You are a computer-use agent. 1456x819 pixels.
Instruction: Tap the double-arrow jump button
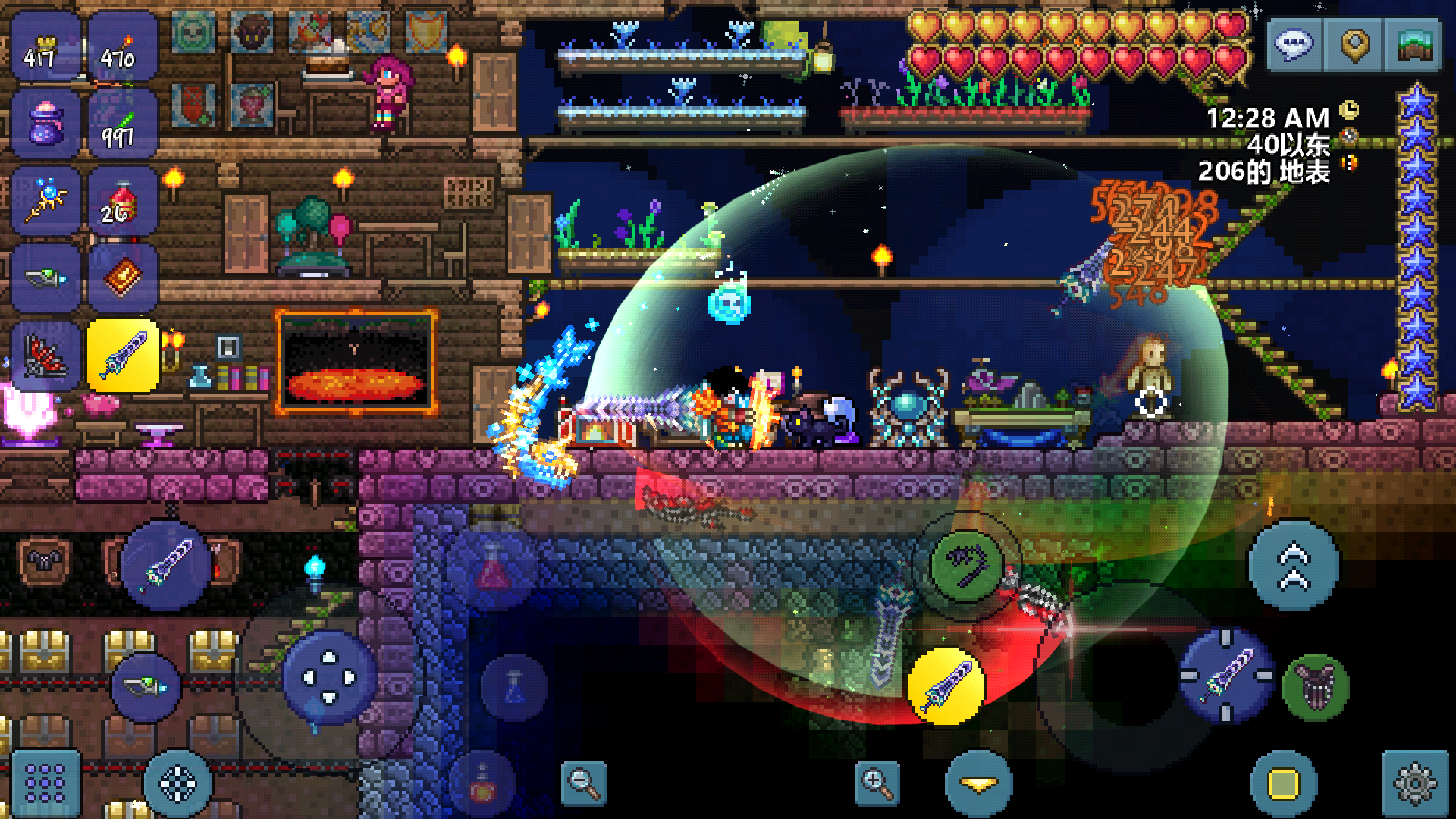pyautogui.click(x=1294, y=566)
